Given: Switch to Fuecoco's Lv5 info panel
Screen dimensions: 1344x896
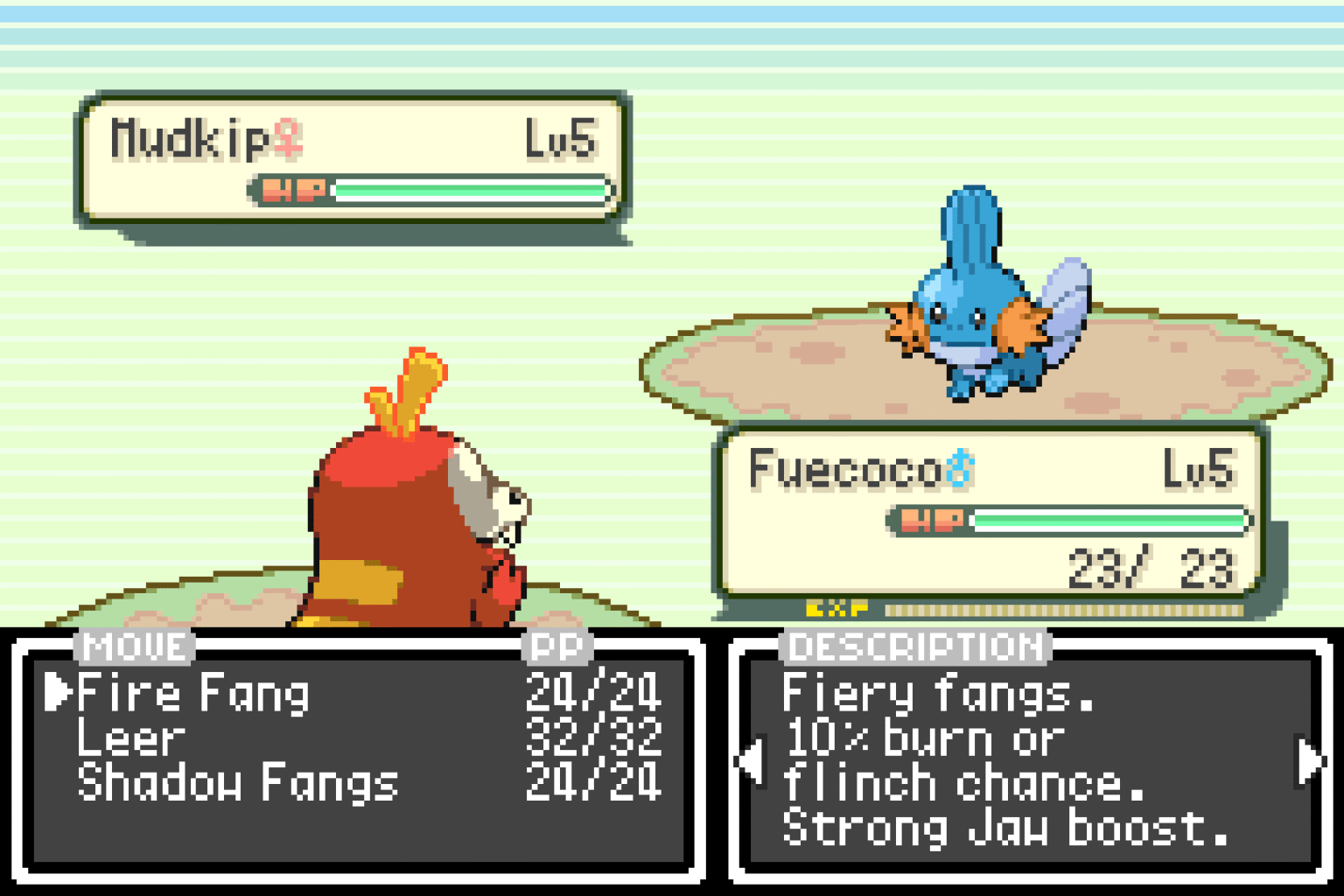Looking at the screenshot, I should 1199,469.
